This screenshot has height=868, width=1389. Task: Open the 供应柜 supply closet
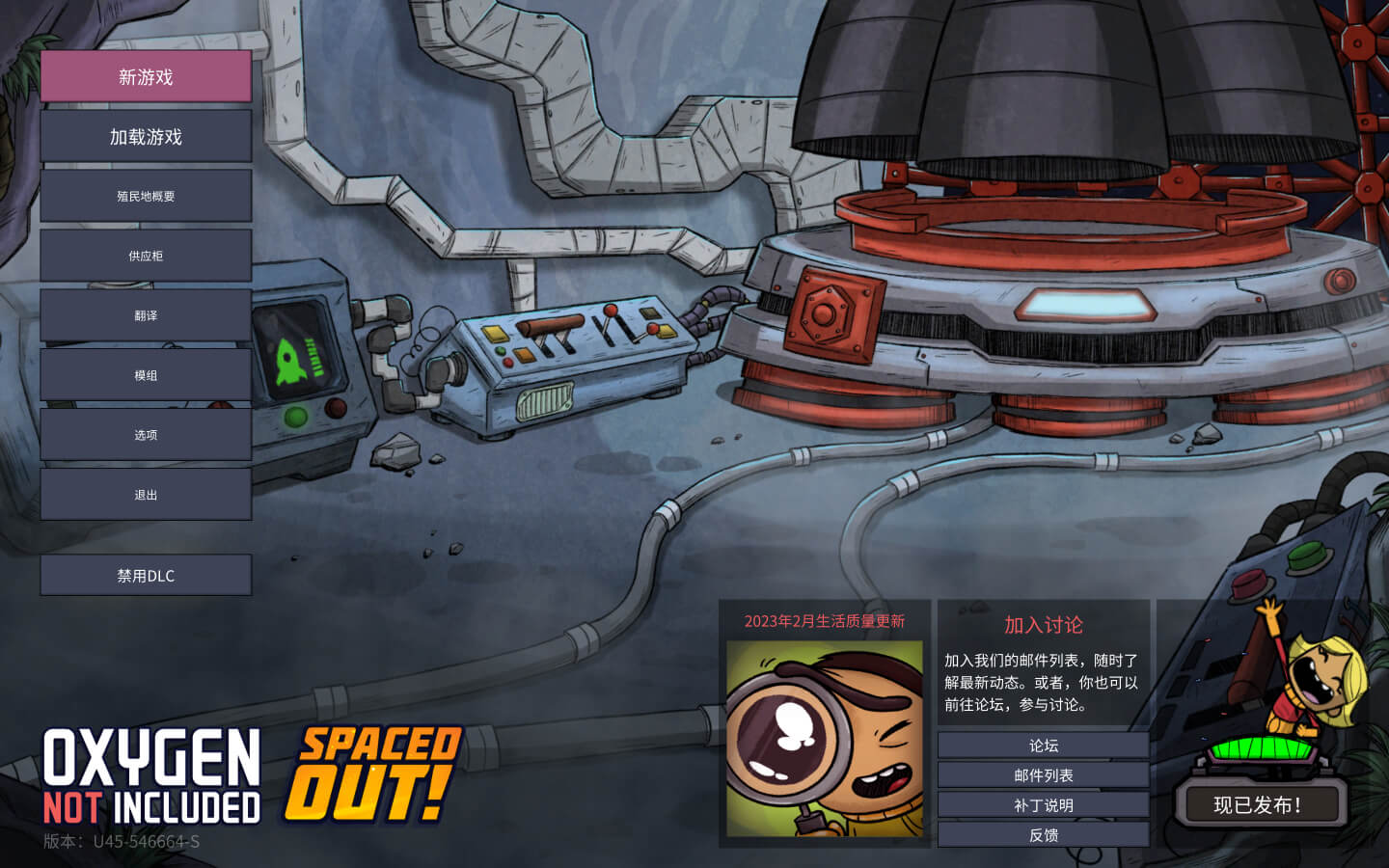point(145,255)
